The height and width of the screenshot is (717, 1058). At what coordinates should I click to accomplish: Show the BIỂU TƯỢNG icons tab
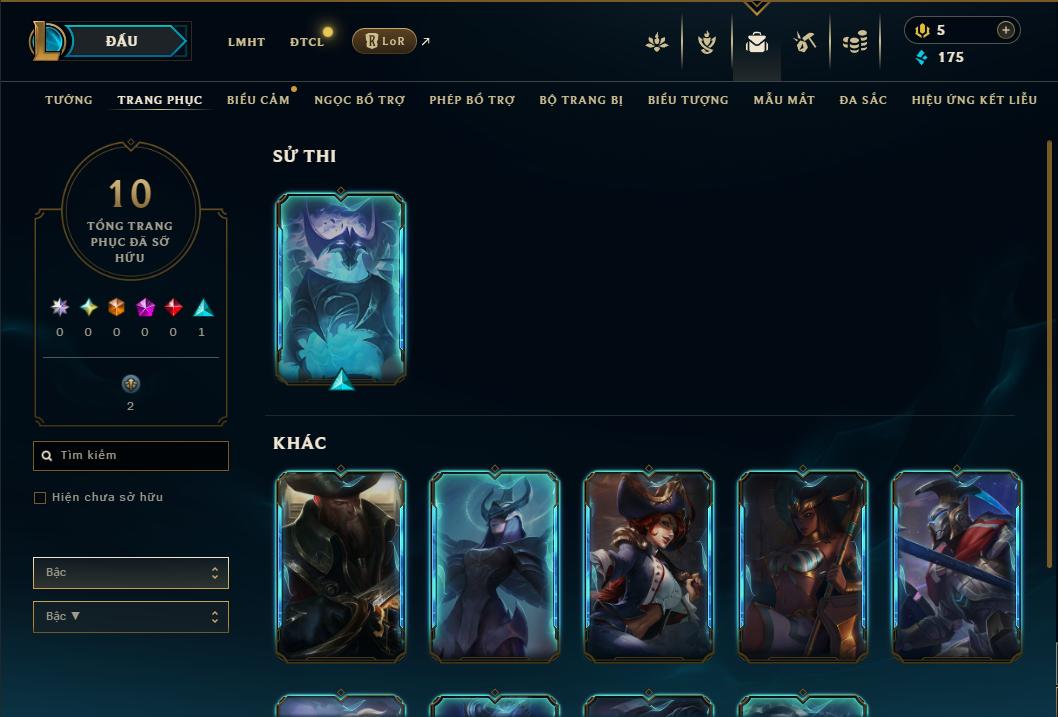click(x=688, y=100)
